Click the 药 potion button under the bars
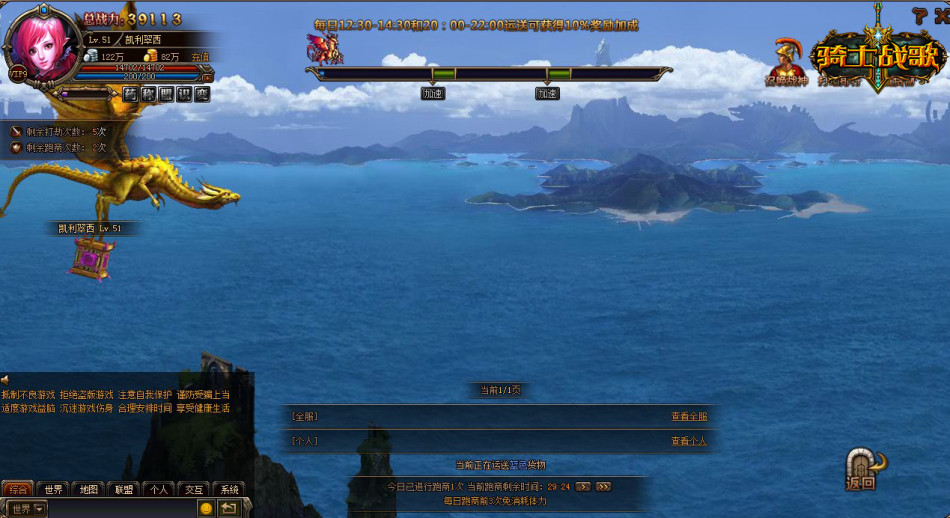 tap(131, 94)
